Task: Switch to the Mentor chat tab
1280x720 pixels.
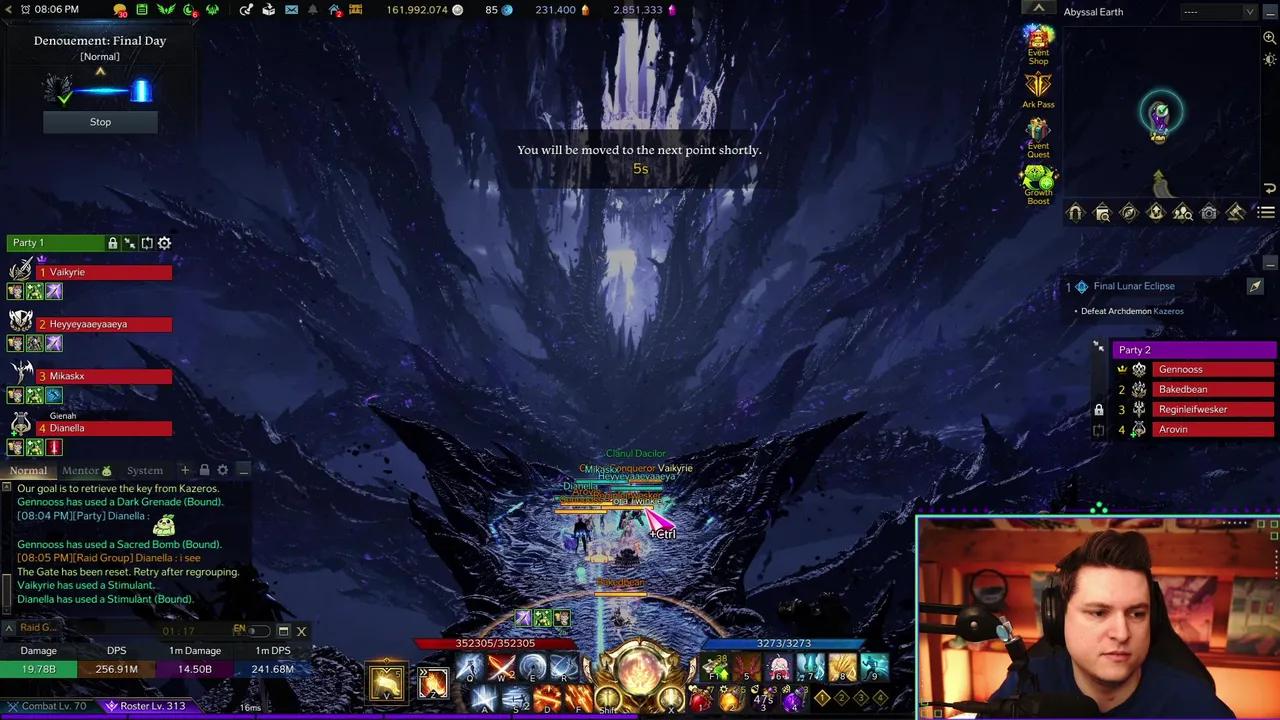Action: pyautogui.click(x=81, y=470)
